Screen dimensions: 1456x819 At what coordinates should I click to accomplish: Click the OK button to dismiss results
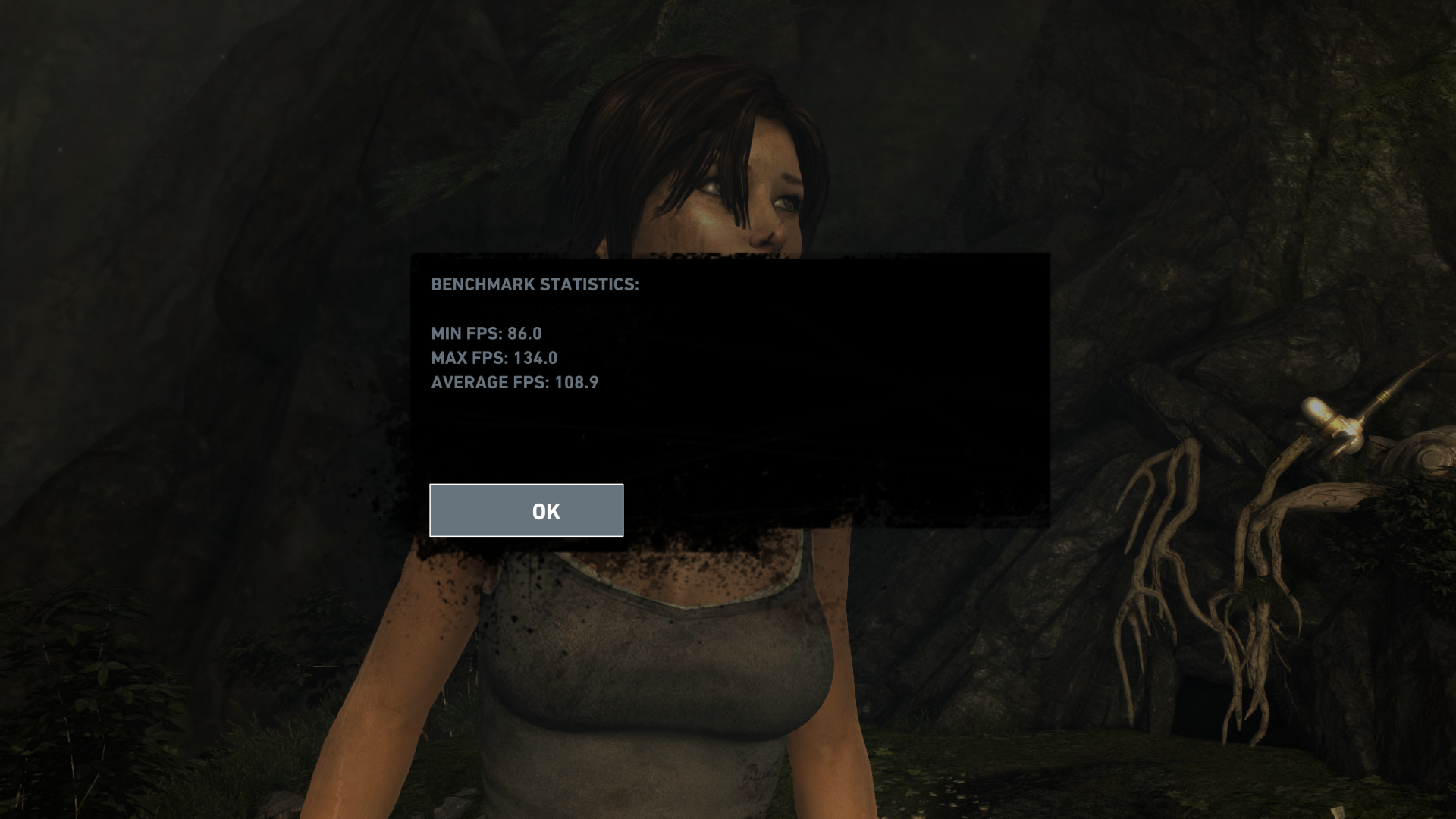(x=526, y=510)
